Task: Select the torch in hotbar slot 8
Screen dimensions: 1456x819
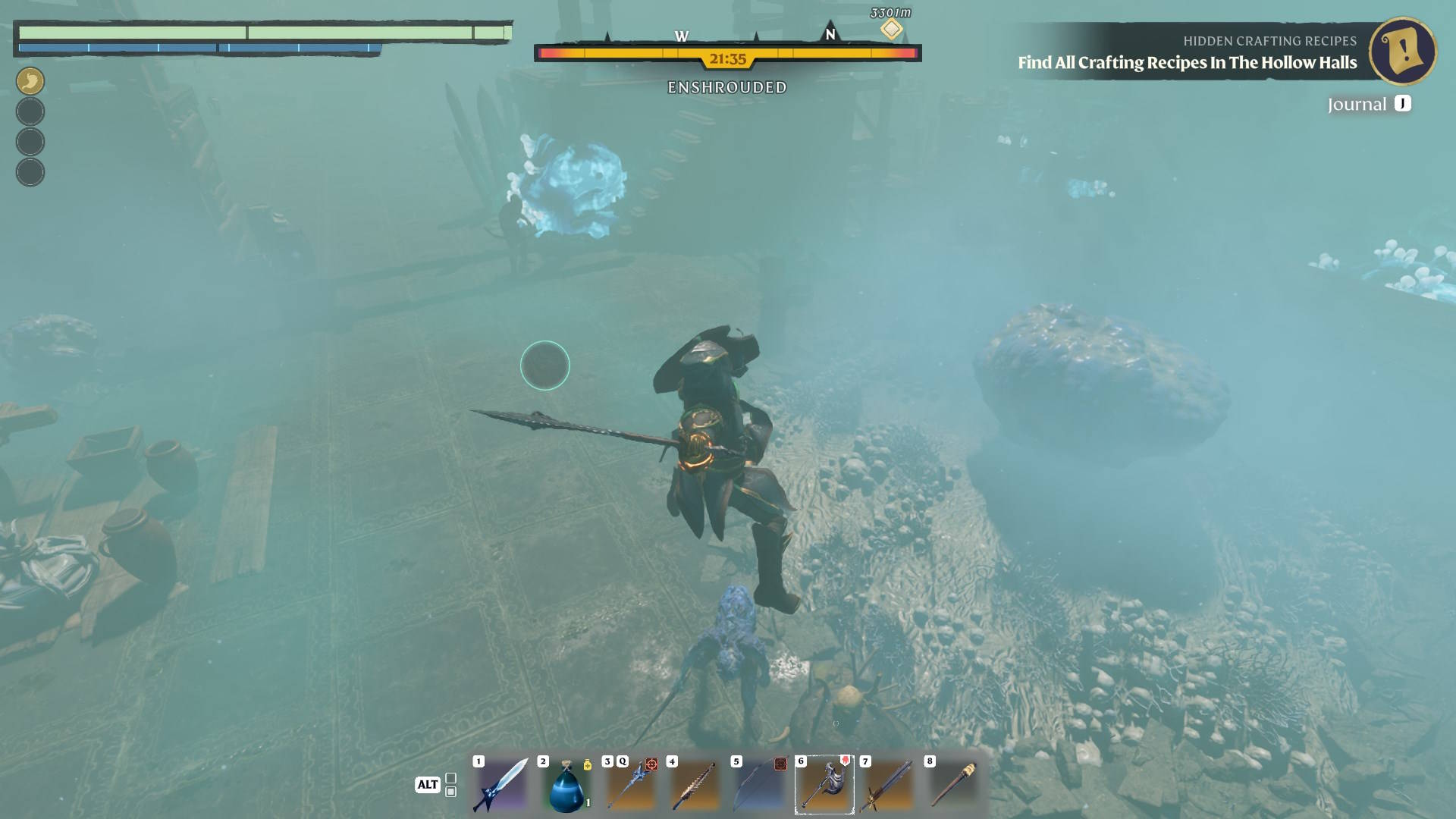Action: (x=952, y=785)
